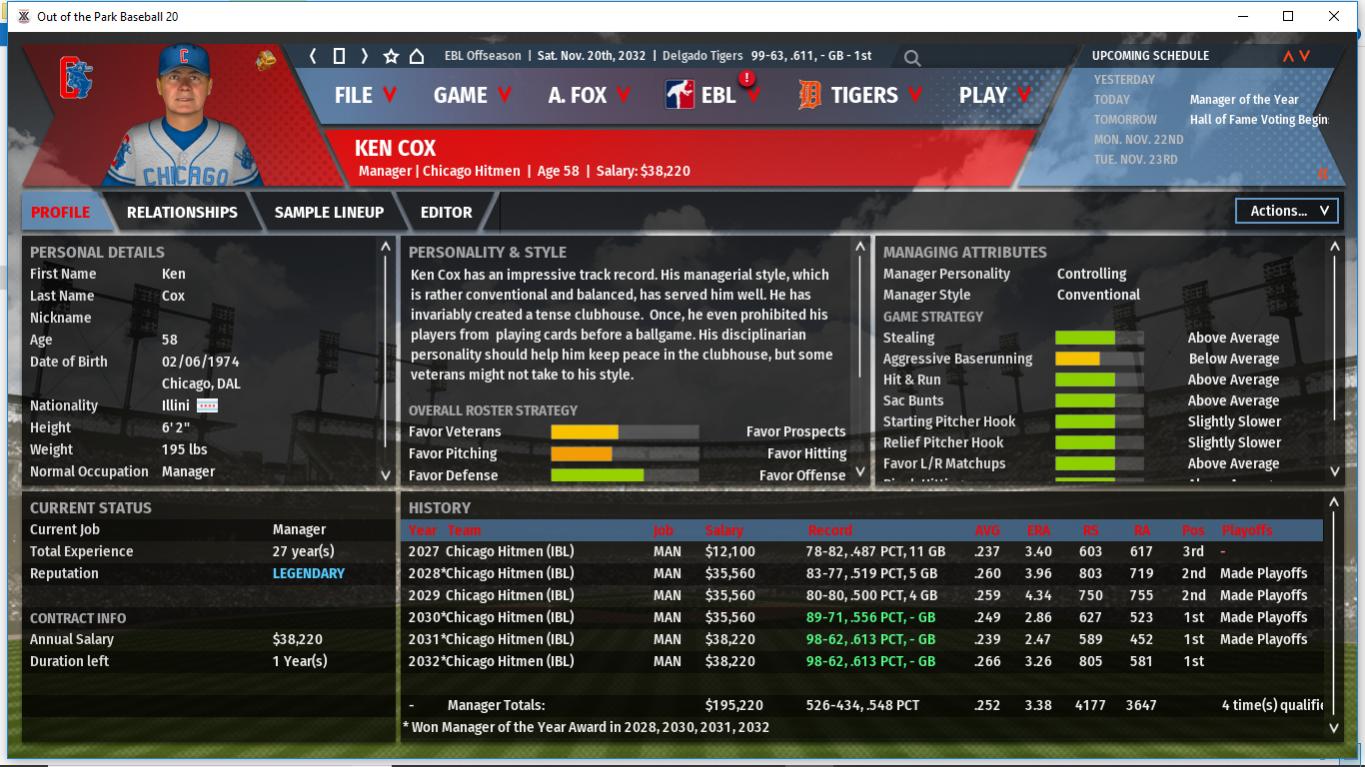Open the TIGERS team menu
The height and width of the screenshot is (767, 1365).
click(x=859, y=95)
